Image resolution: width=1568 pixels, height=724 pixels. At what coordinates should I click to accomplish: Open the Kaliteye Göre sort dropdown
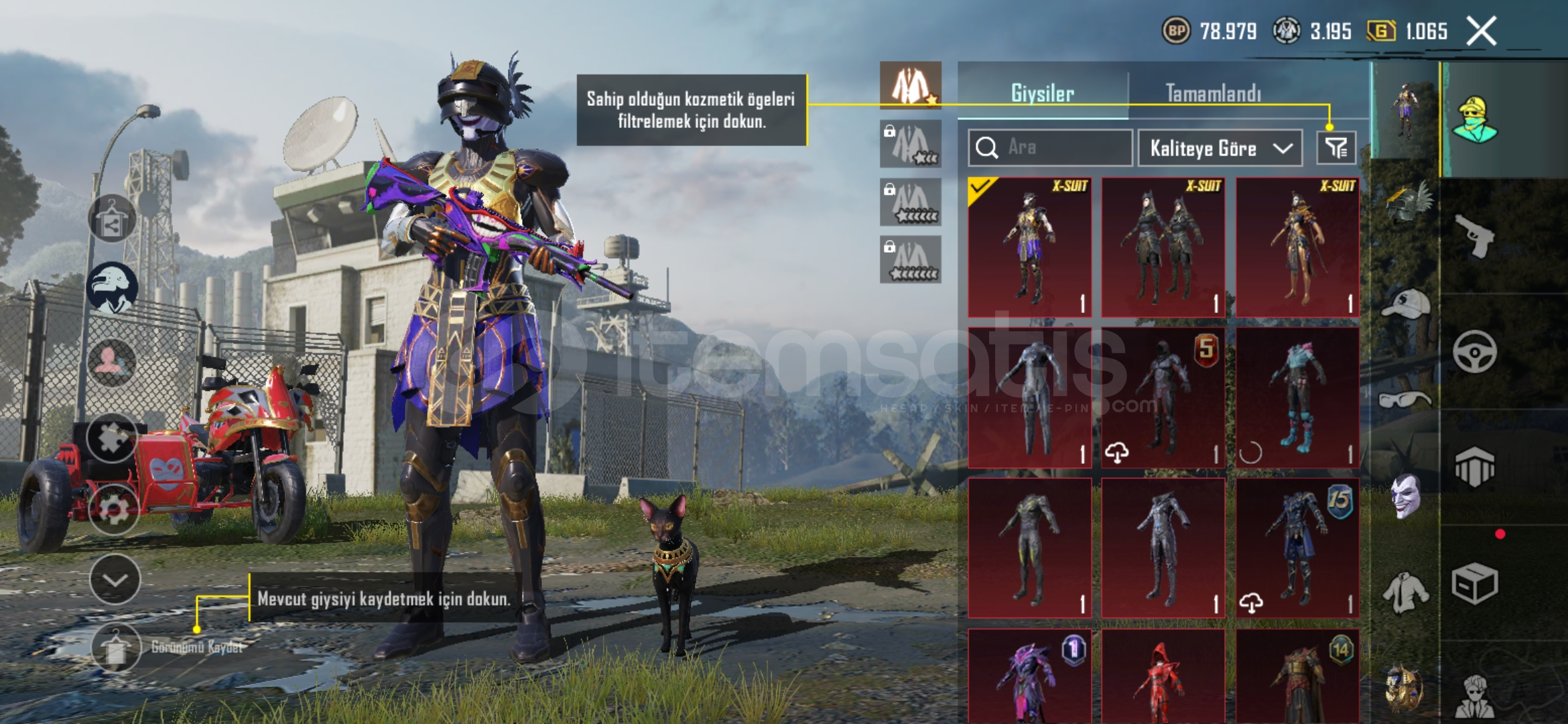(1220, 148)
